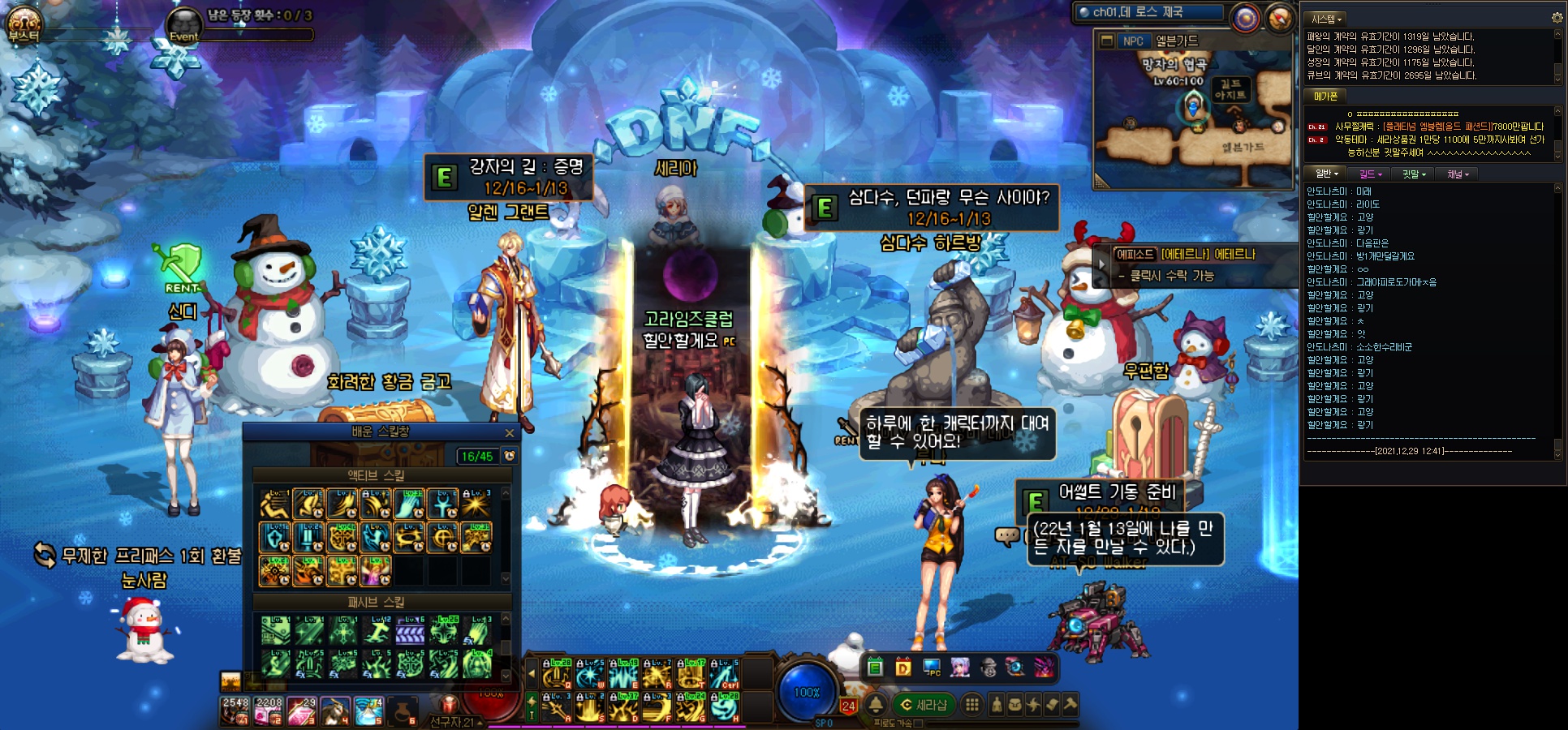Click the bell notification icon
Image resolution: width=1568 pixels, height=730 pixels.
877,705
